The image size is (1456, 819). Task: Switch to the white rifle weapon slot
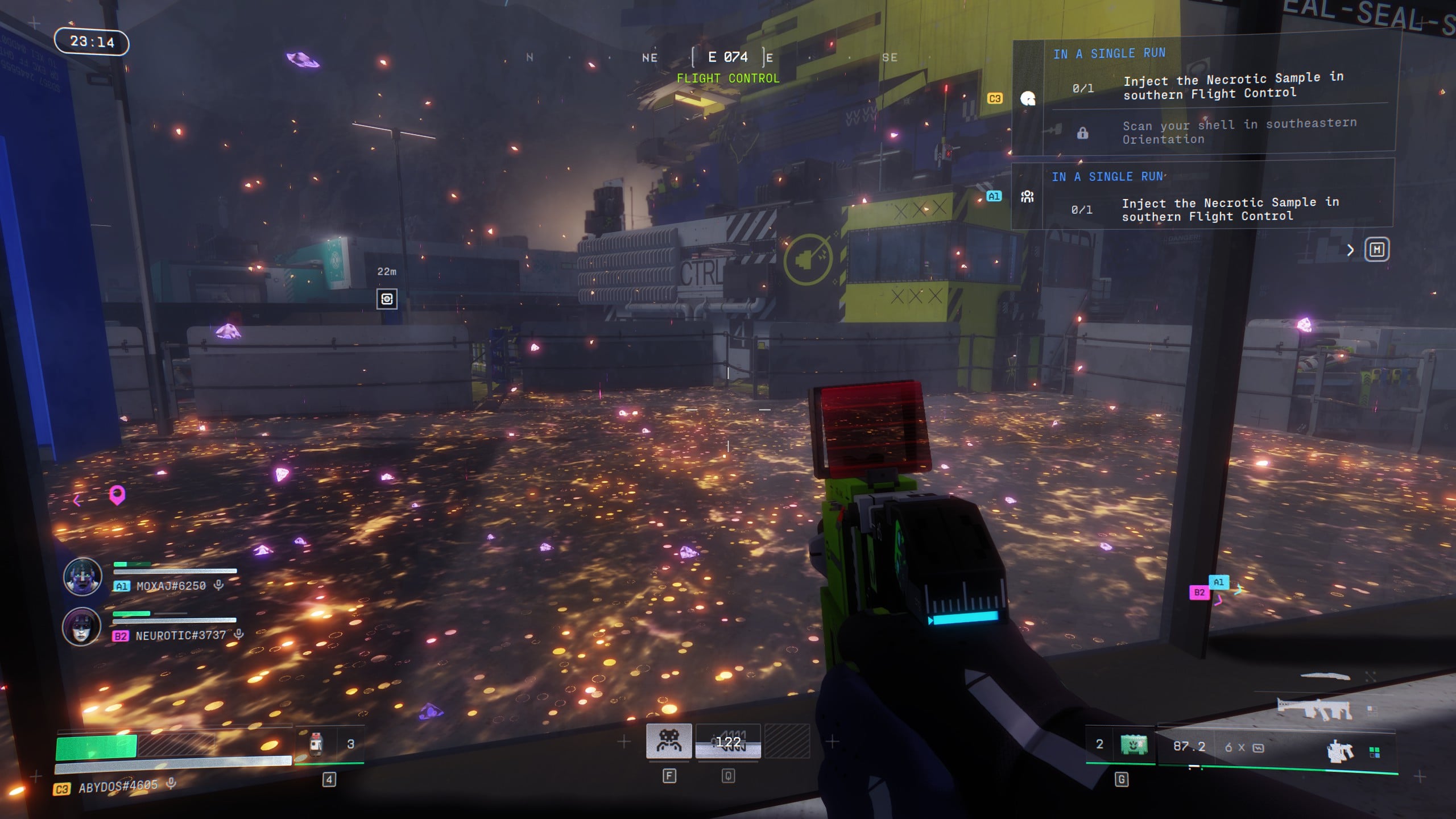(1314, 709)
